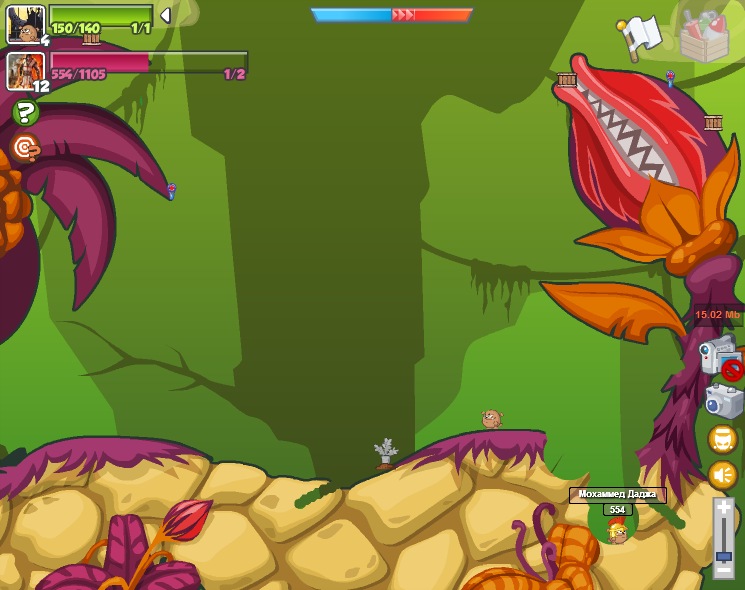Collapse the team panel with the white arrow
This screenshot has height=590, width=745.
click(165, 15)
